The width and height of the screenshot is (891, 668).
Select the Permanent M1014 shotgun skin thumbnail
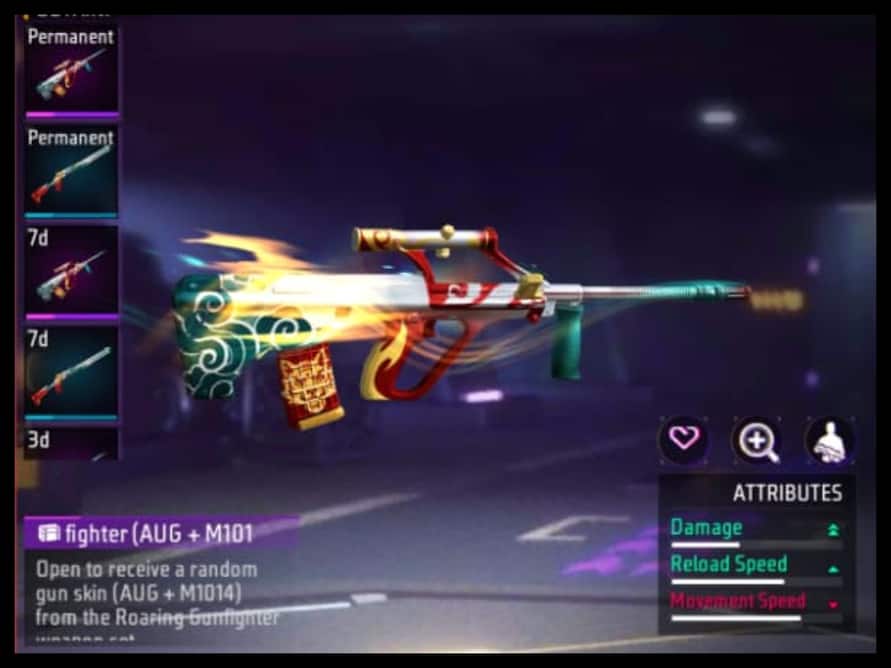(x=71, y=172)
